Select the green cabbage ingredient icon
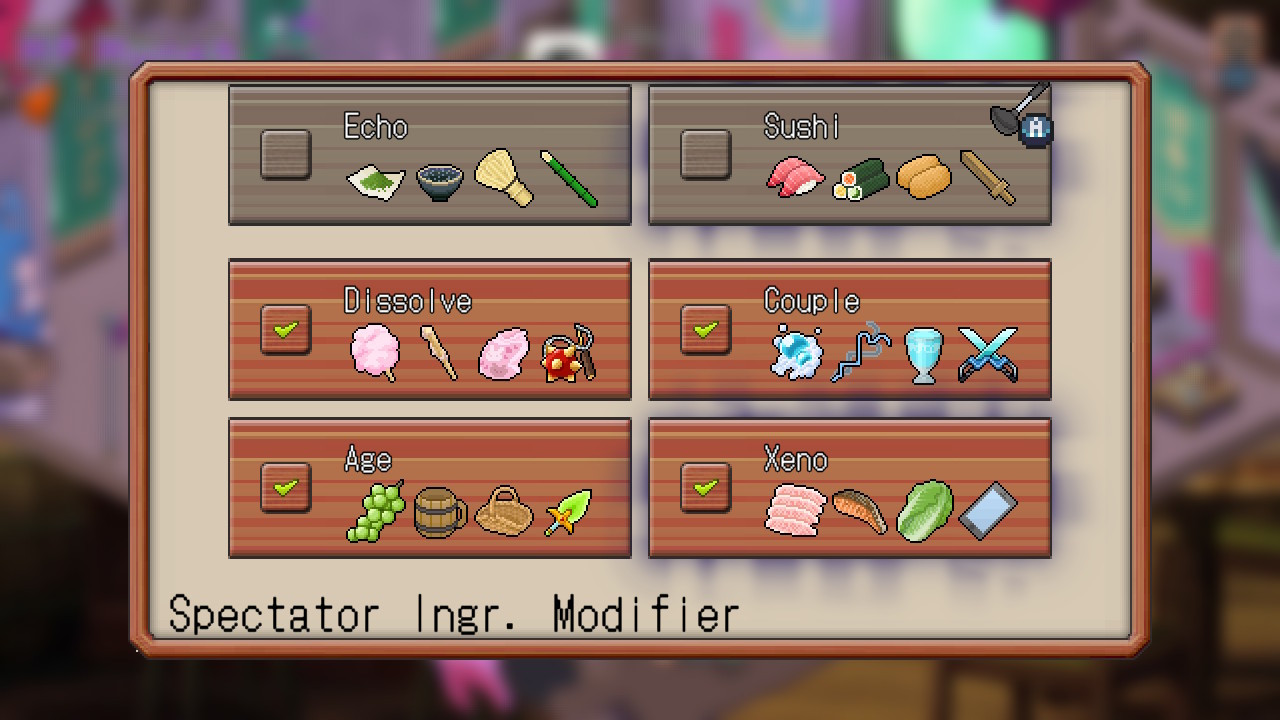The height and width of the screenshot is (720, 1280). [923, 512]
